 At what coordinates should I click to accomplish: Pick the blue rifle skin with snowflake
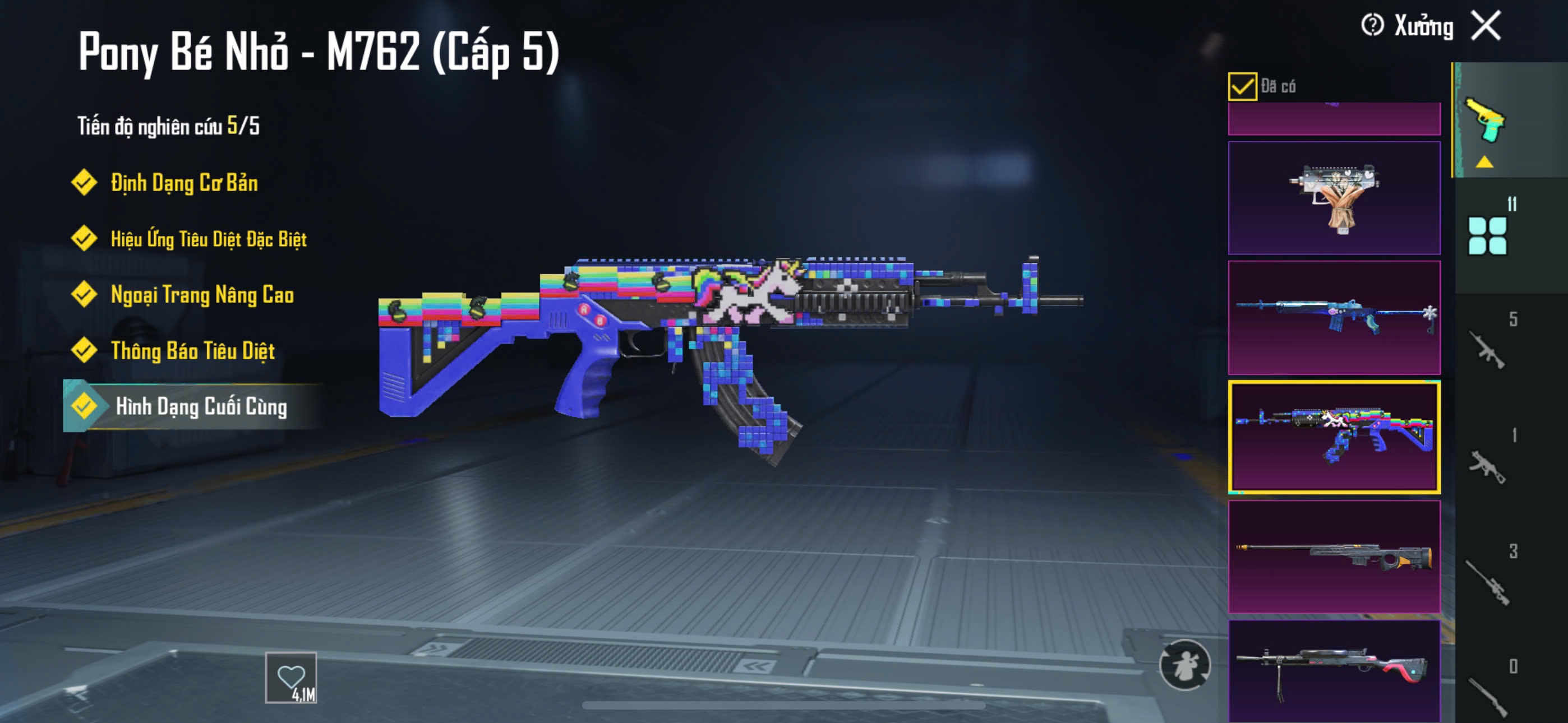pyautogui.click(x=1334, y=317)
